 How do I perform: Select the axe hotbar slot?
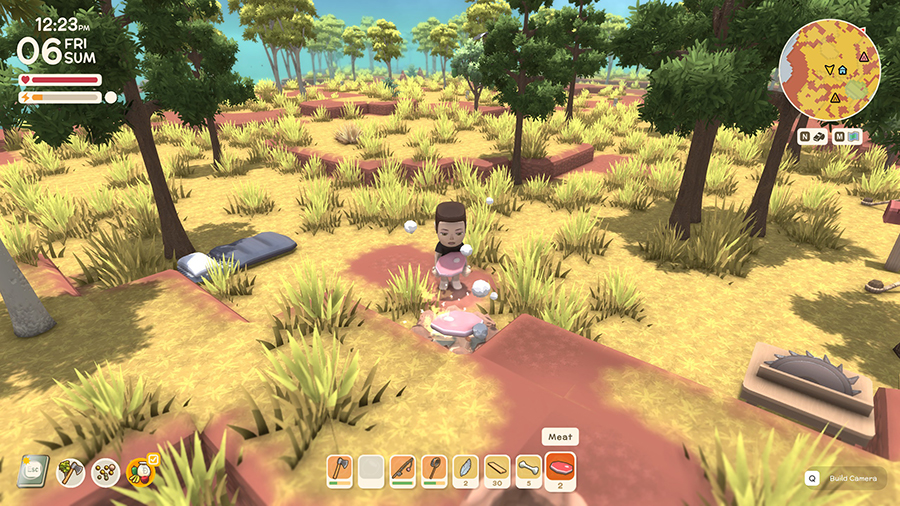point(342,468)
